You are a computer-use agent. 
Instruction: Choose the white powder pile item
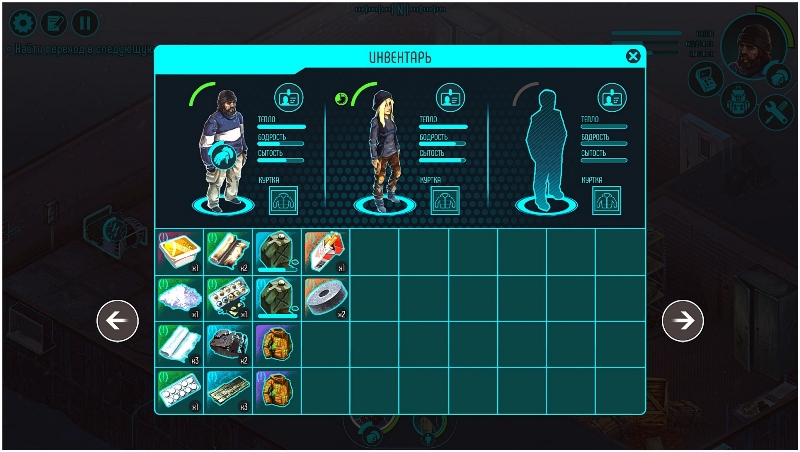[x=179, y=298]
